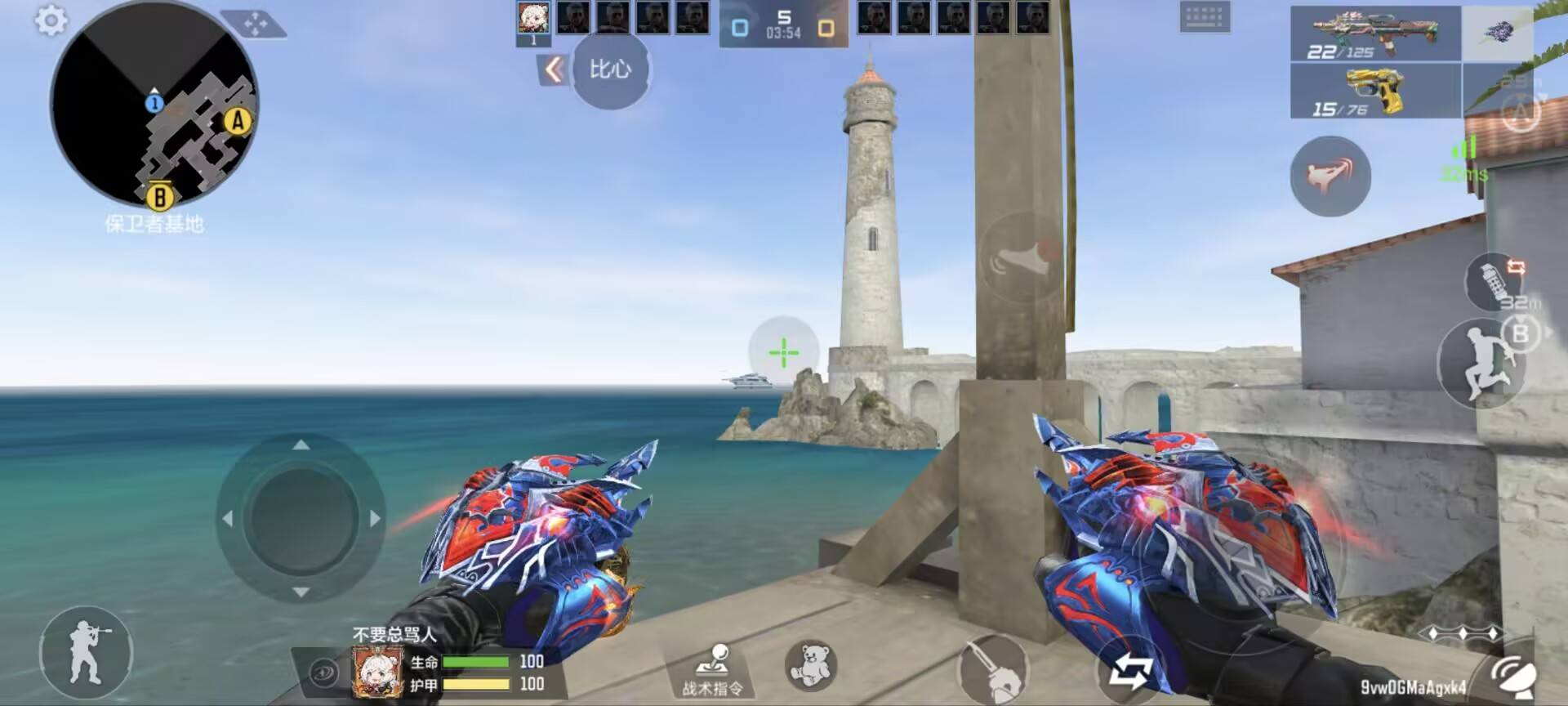
Task: Toggle the crouching soldier stance button
Action: pyautogui.click(x=86, y=654)
